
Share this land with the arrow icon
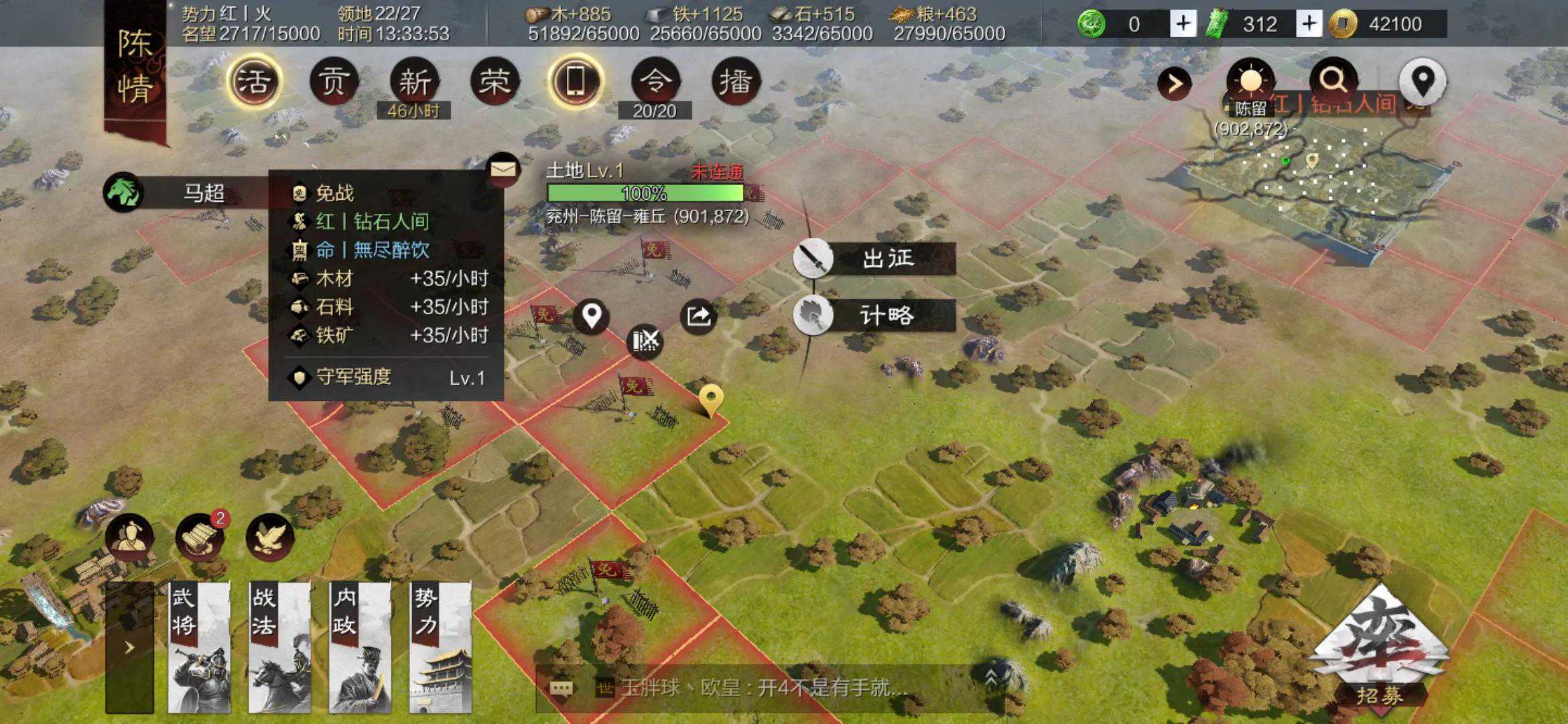click(698, 316)
